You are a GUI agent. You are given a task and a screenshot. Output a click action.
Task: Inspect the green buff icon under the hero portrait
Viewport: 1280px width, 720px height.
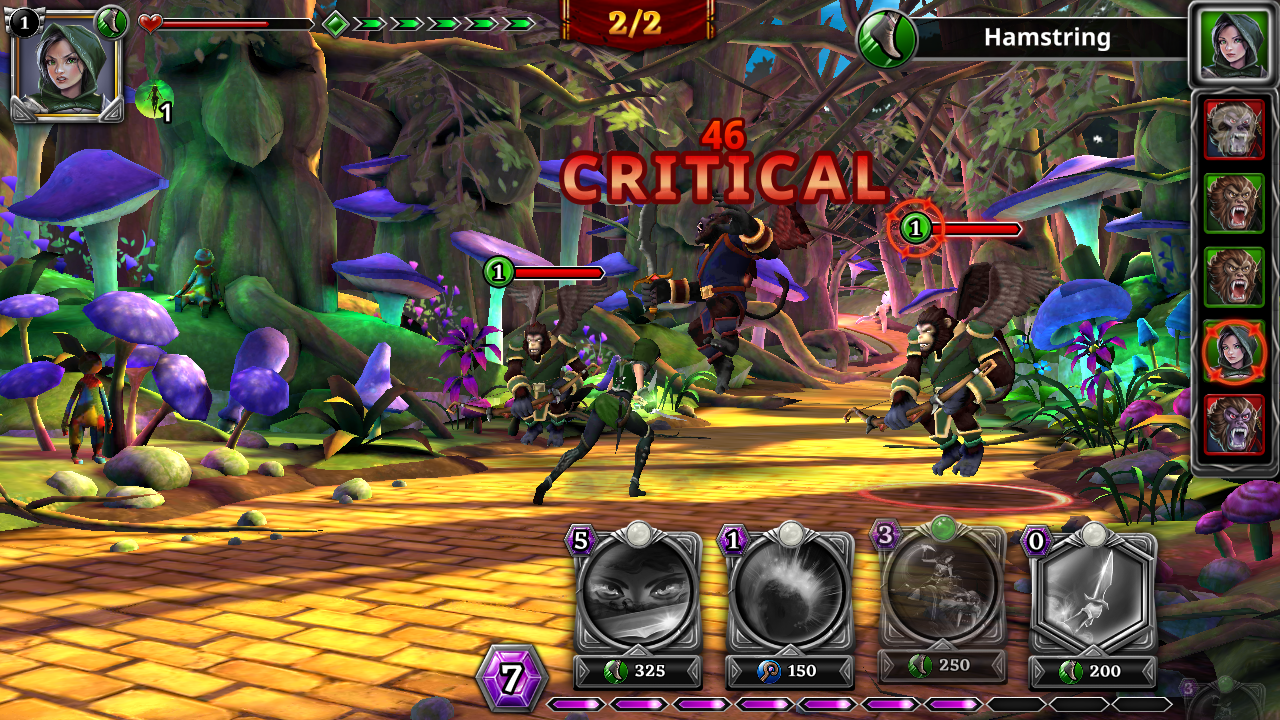[x=154, y=101]
